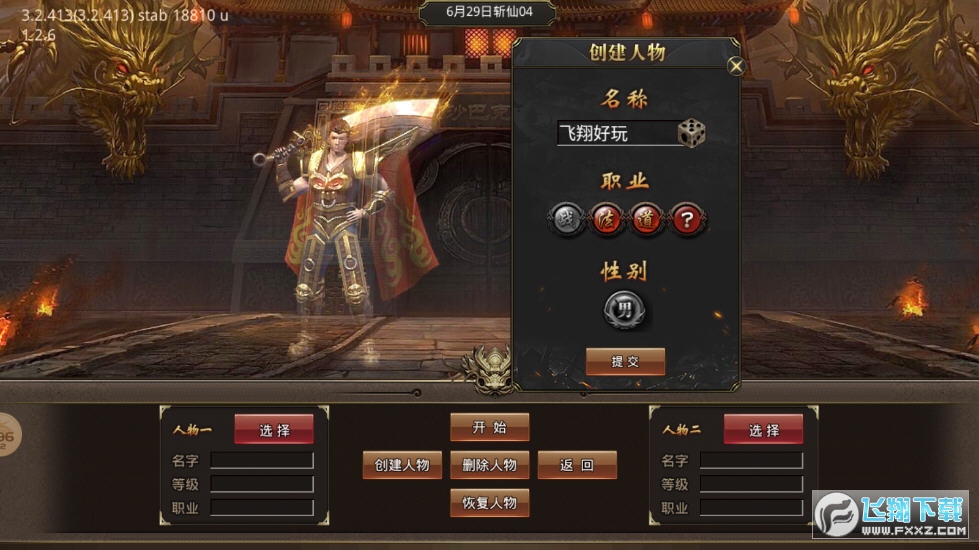Go back with the 返回 button

point(577,465)
